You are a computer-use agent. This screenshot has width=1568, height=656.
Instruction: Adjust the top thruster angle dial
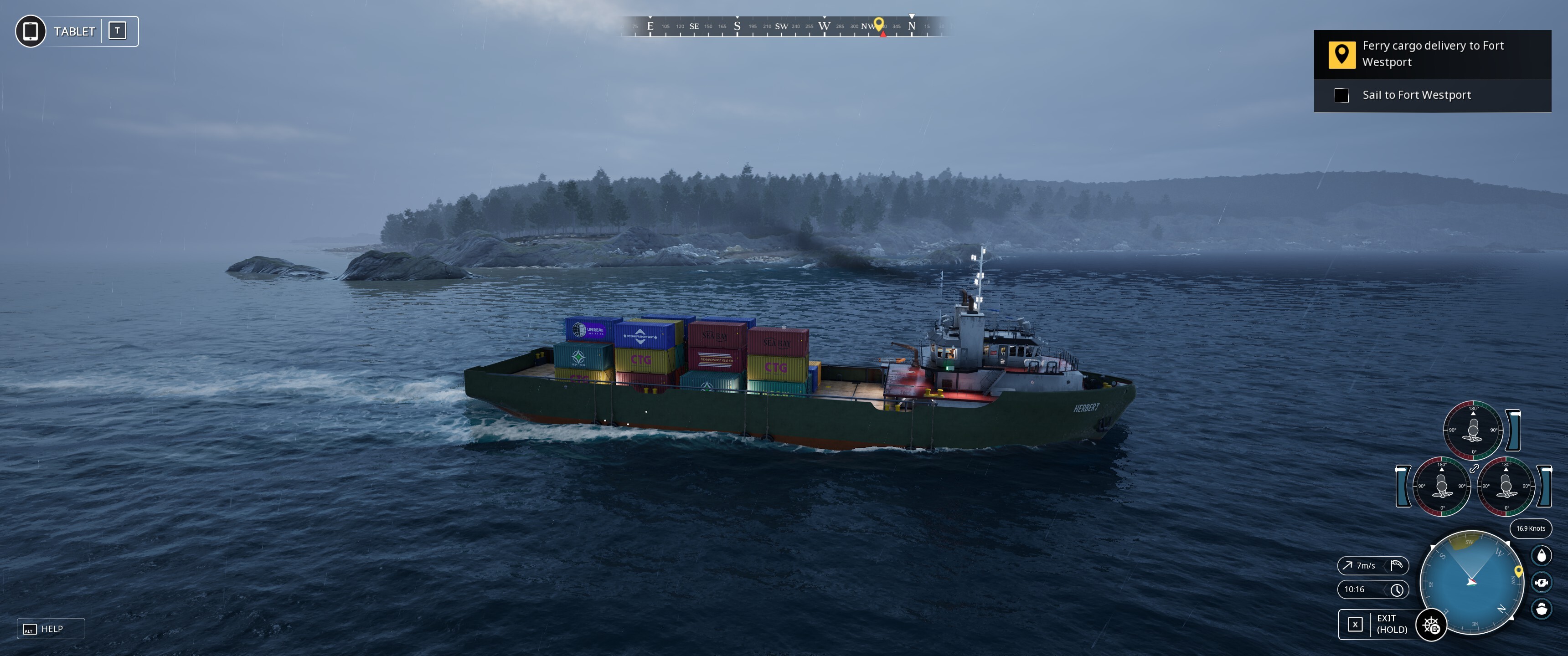[1473, 430]
